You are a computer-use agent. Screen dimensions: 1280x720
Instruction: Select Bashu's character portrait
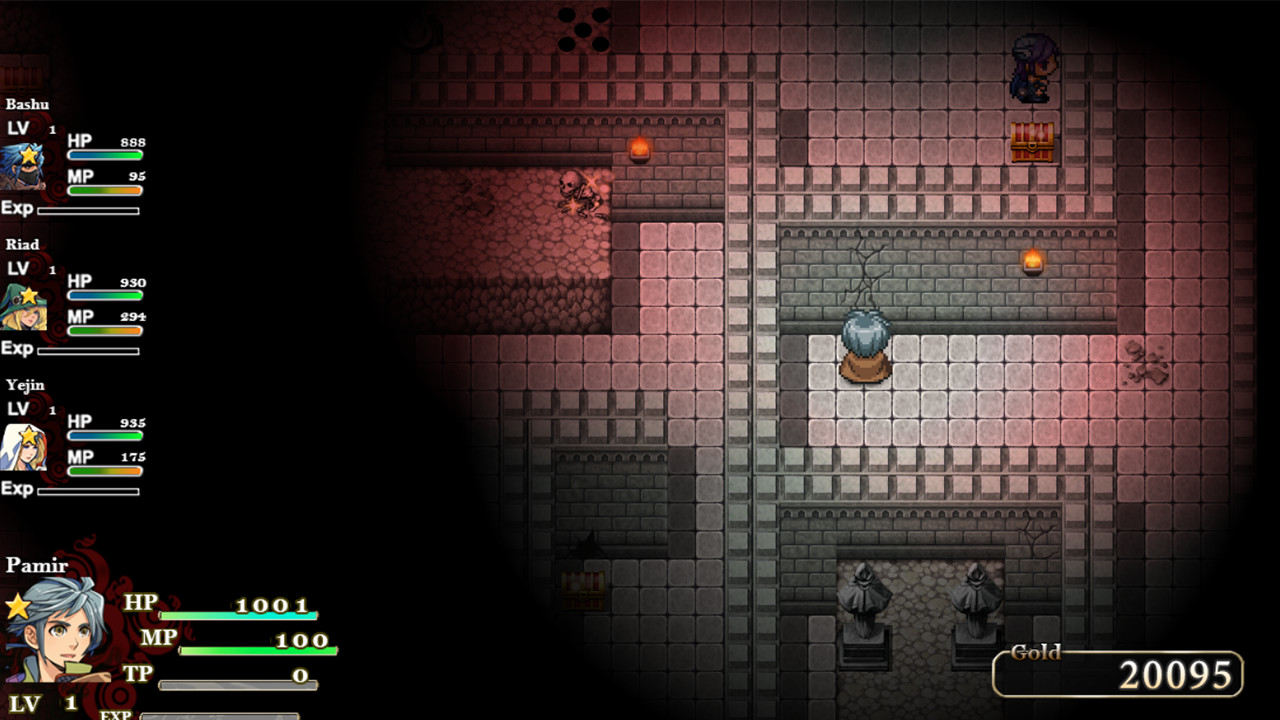(x=25, y=165)
